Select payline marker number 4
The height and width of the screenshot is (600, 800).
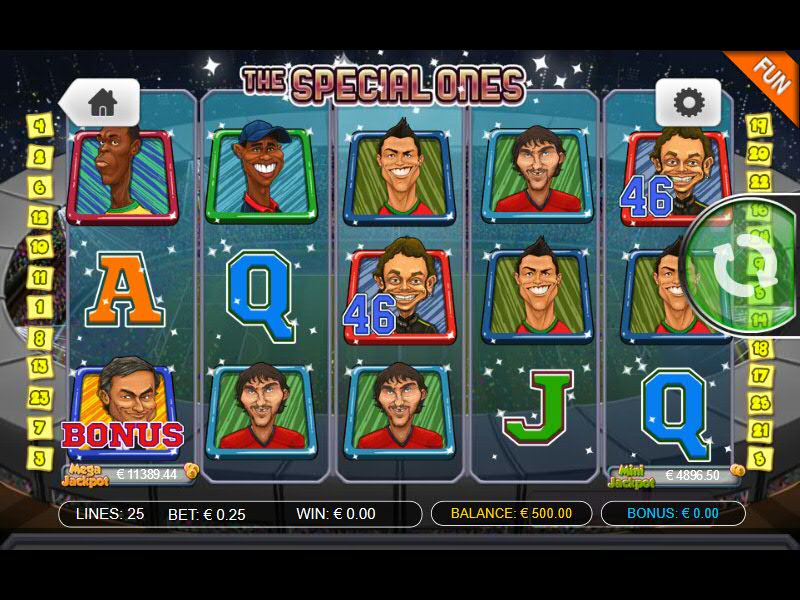pos(40,126)
